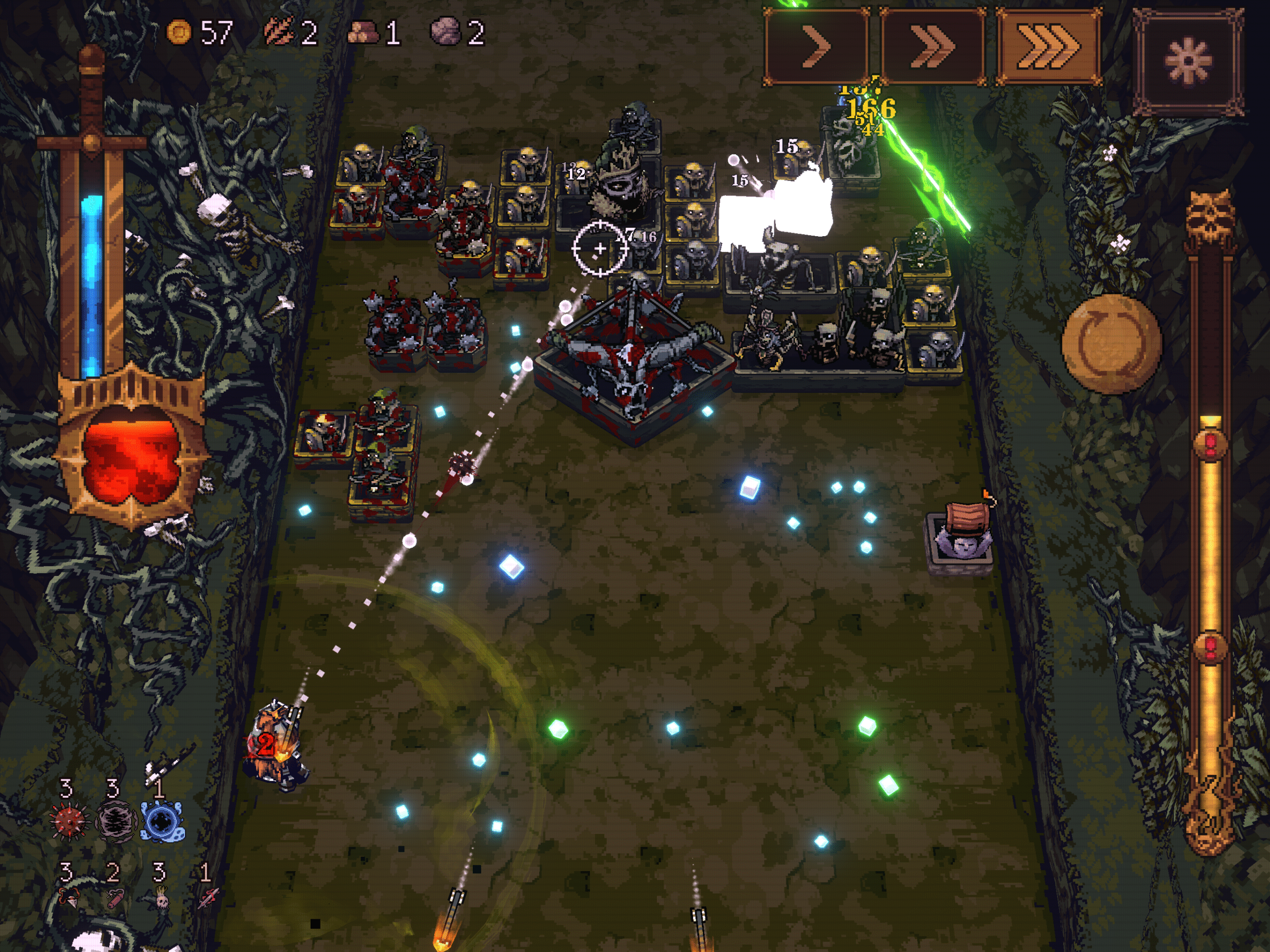
Task: Inspect the red dynamite stick icon
Action: click(116, 897)
